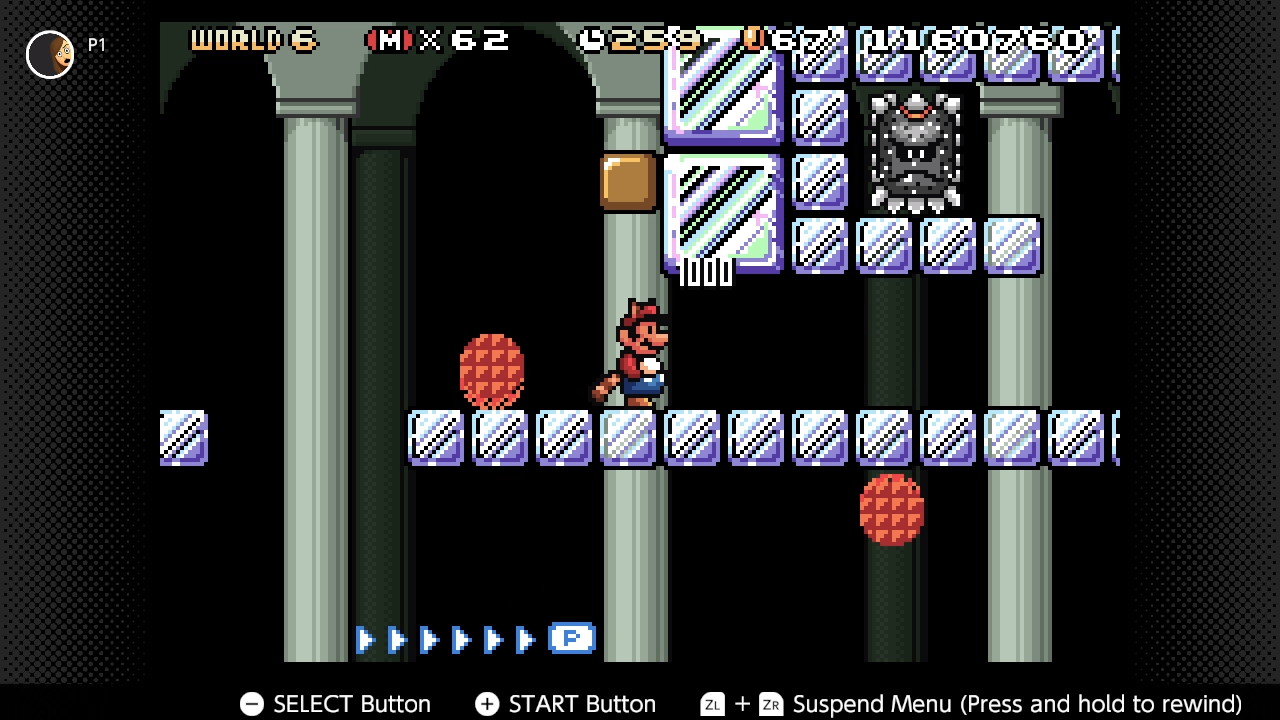Click the SELECT Button minus icon
The width and height of the screenshot is (1280, 720).
click(x=251, y=704)
